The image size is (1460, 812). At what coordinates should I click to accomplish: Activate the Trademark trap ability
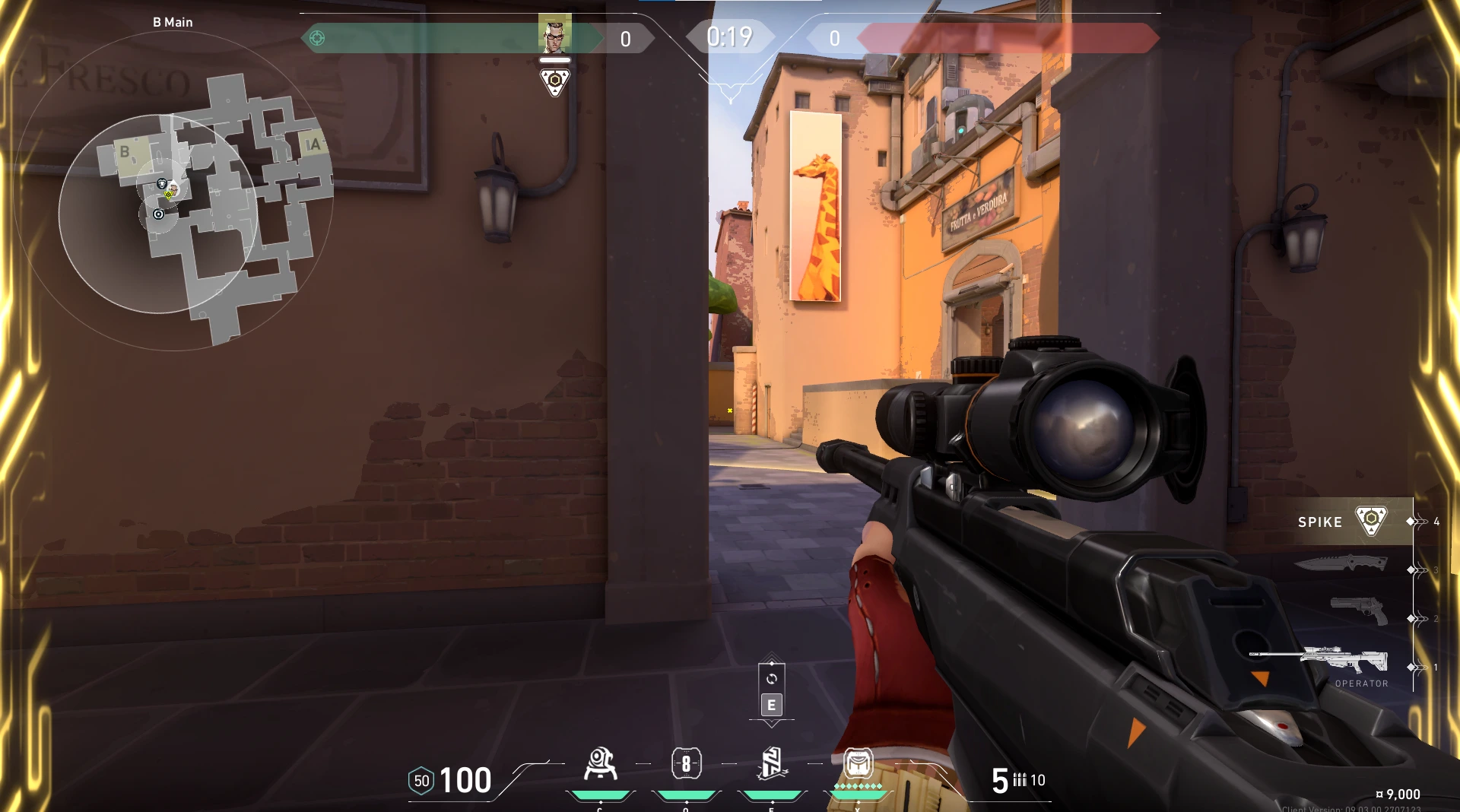pyautogui.click(x=600, y=764)
